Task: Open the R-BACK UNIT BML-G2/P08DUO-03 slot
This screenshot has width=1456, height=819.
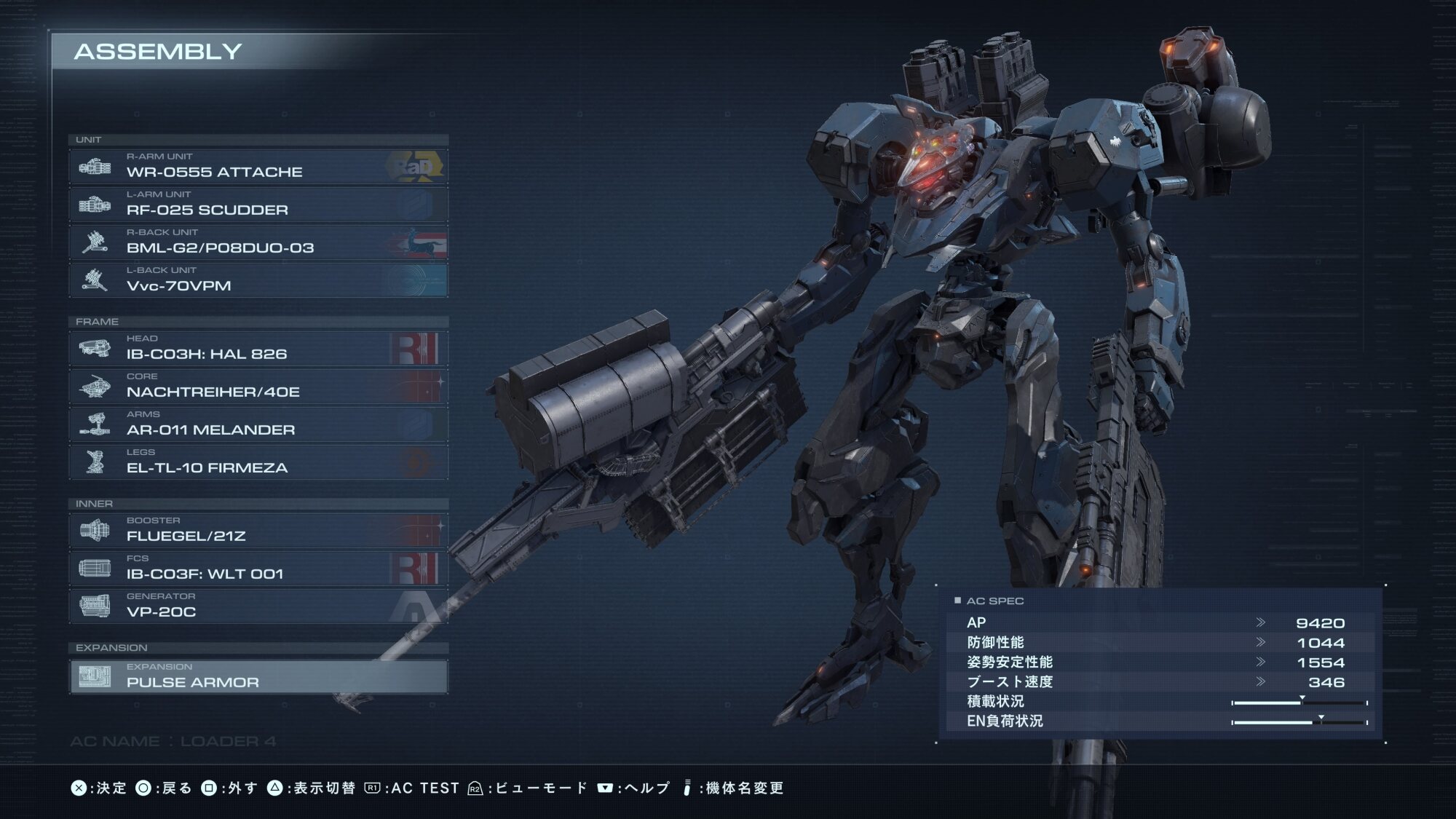Action: pos(258,242)
